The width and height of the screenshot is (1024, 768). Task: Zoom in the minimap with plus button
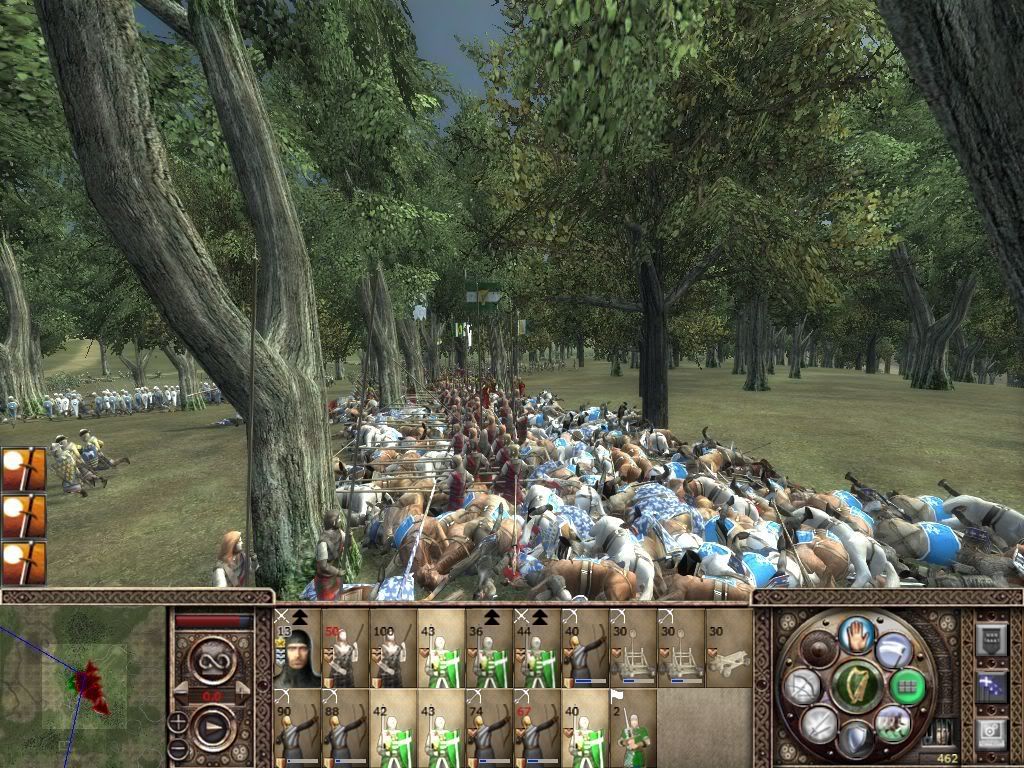tap(177, 720)
